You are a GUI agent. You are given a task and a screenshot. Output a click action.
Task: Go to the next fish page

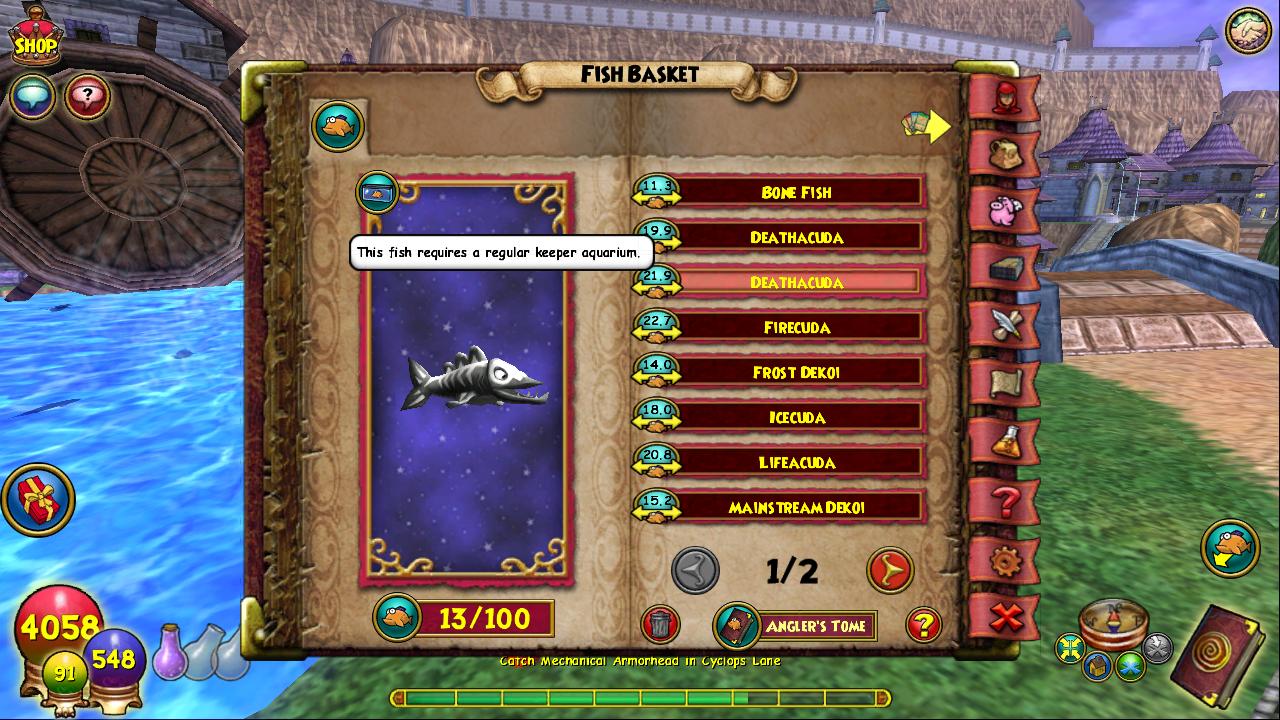889,570
